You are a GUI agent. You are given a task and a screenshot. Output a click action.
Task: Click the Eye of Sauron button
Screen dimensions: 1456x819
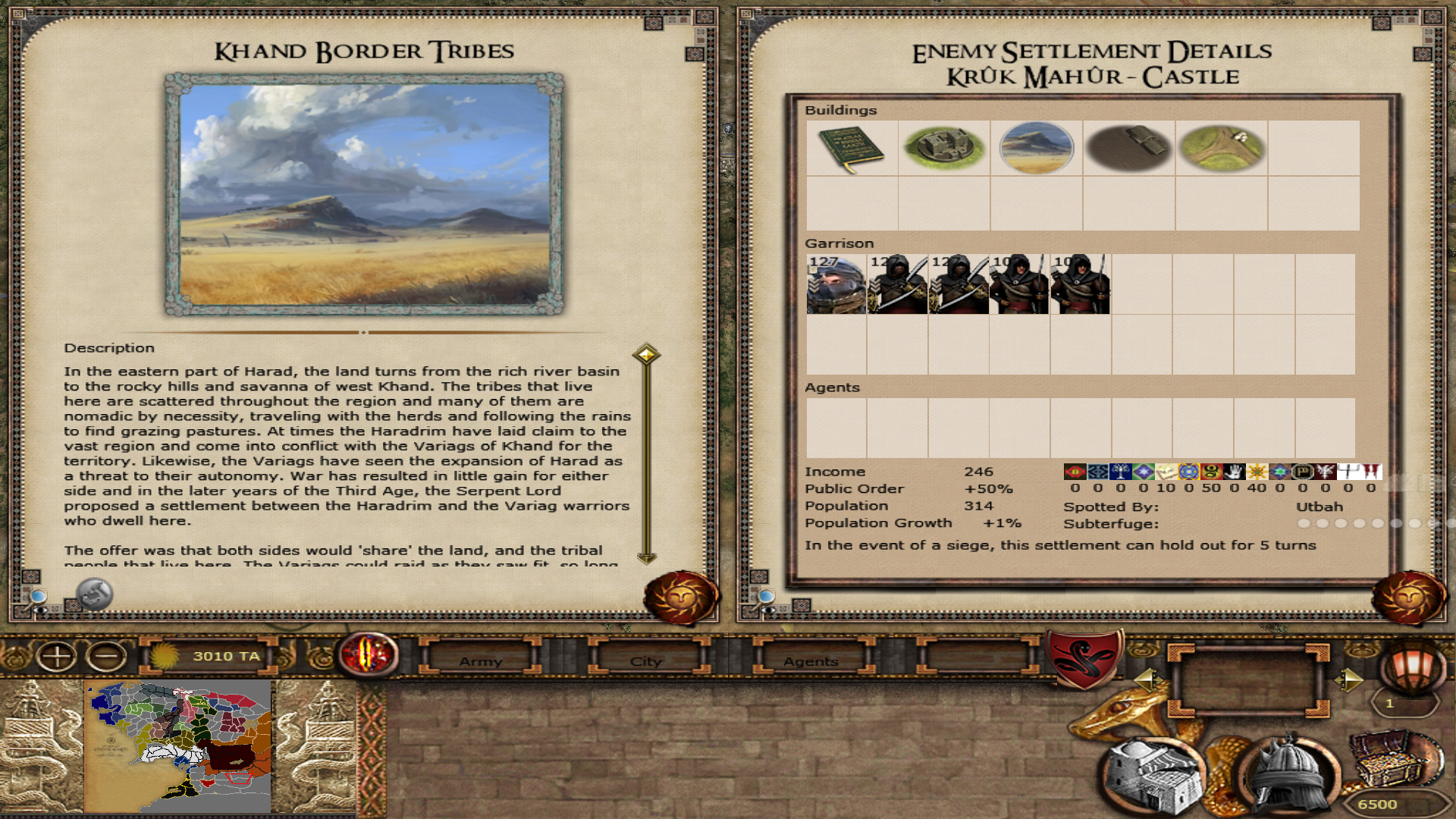(369, 654)
